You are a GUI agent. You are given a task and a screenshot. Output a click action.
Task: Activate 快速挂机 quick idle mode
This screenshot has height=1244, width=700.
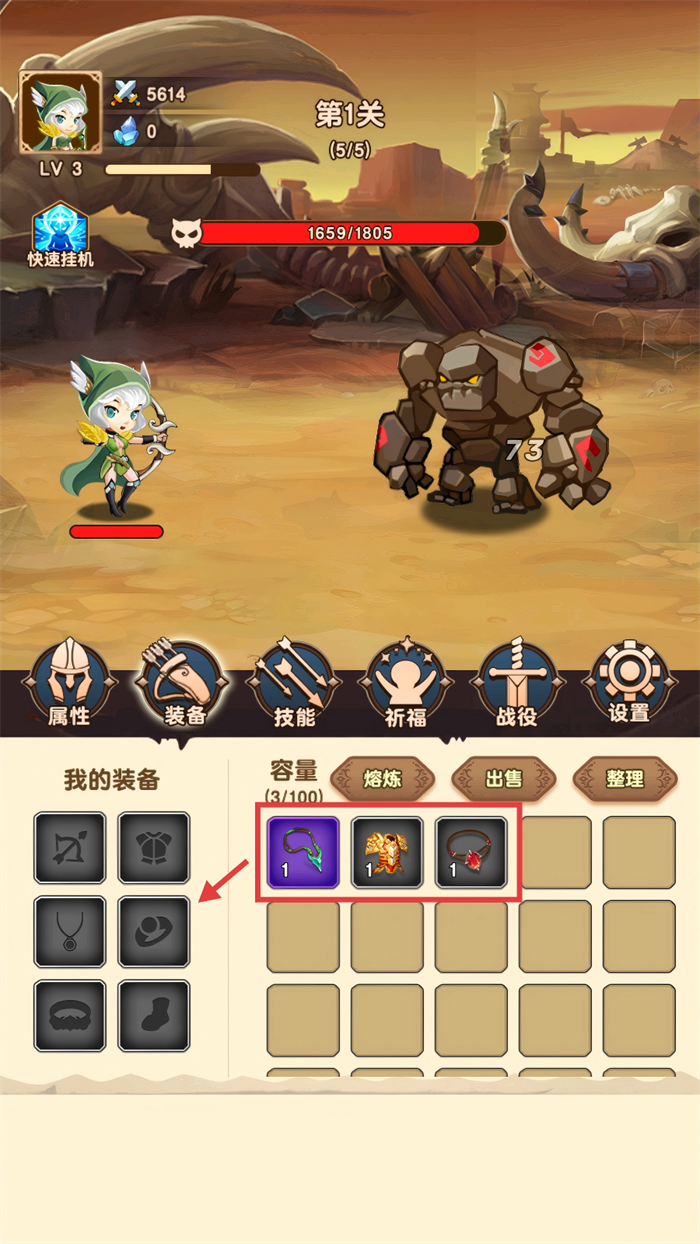(60, 236)
